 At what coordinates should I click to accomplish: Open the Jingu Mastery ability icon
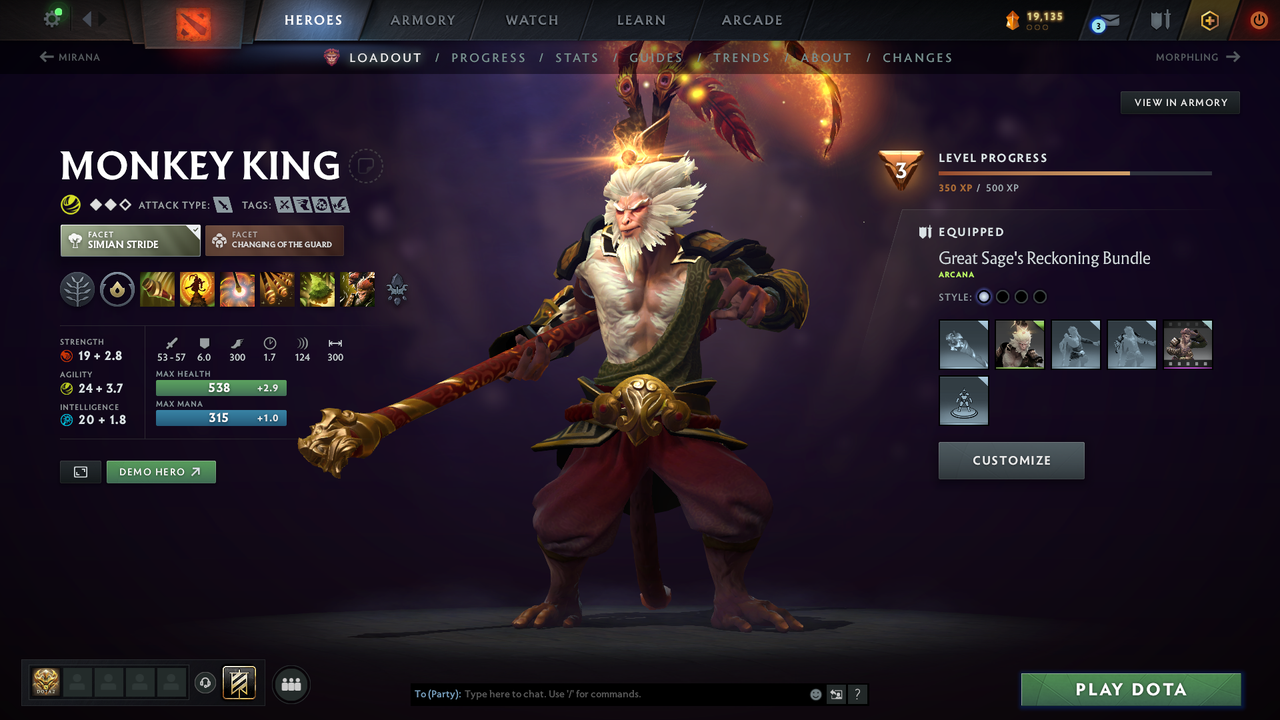pos(277,289)
